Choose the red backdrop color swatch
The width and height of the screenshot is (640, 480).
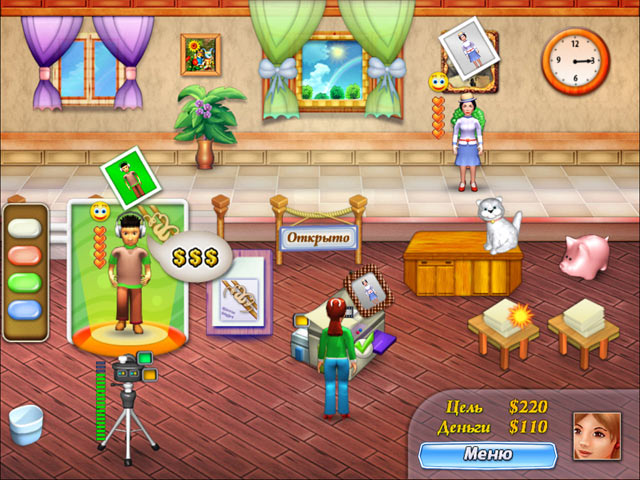click(x=28, y=255)
